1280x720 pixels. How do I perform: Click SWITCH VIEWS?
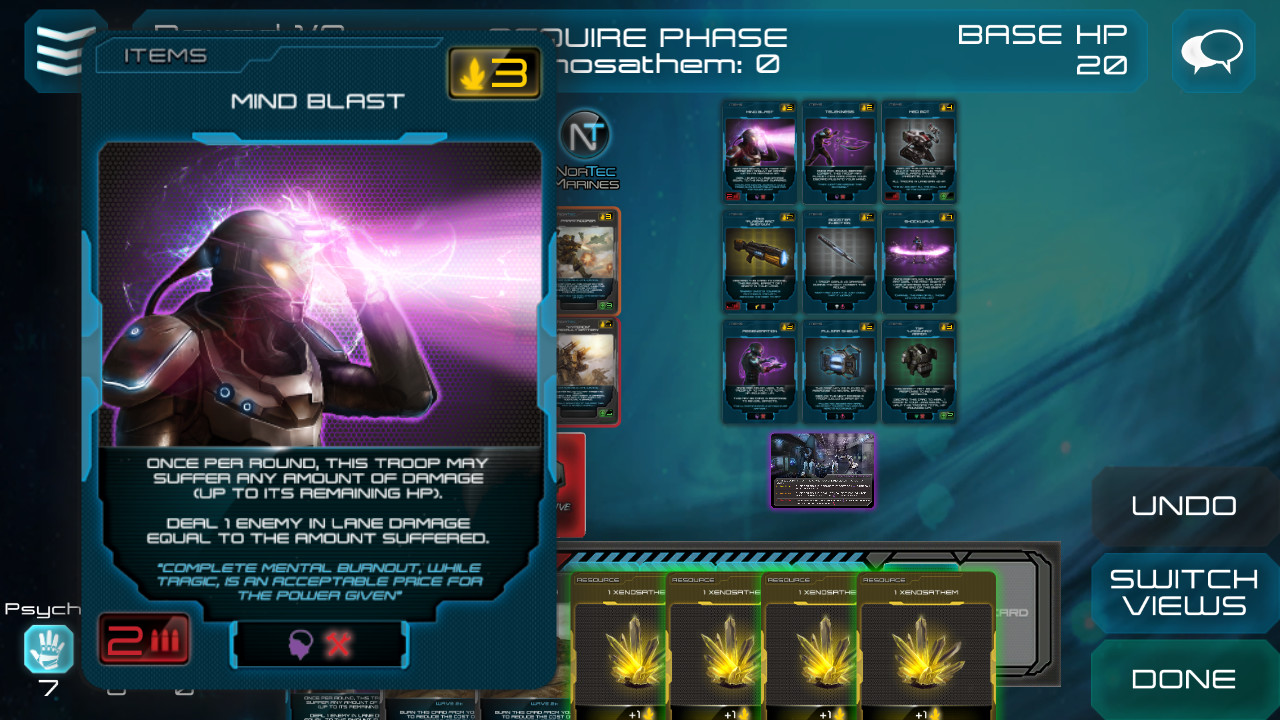1184,592
